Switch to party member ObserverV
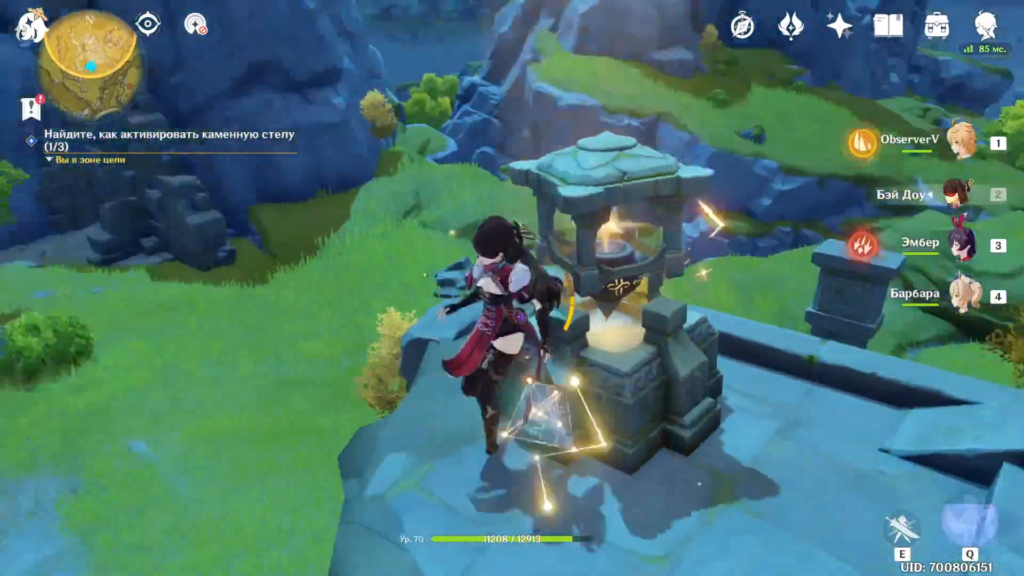 coord(962,143)
